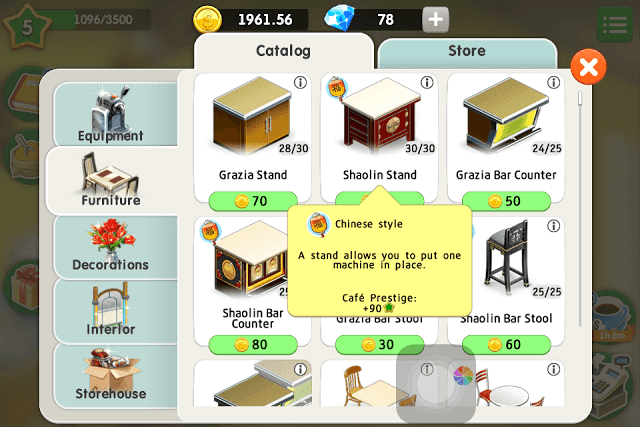Show info for Shaolin Bar Stool

[x=553, y=227]
